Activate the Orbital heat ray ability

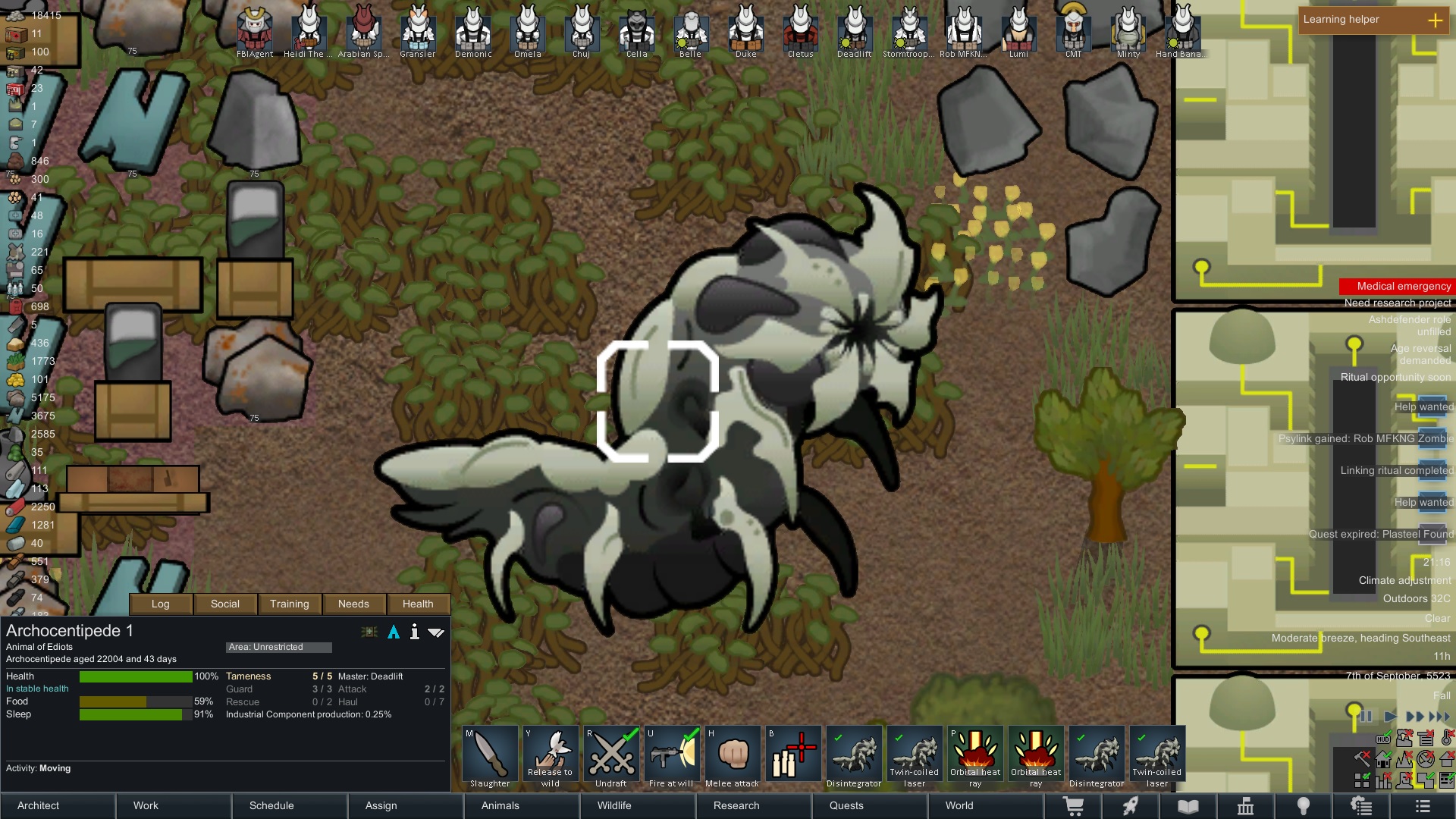974,754
